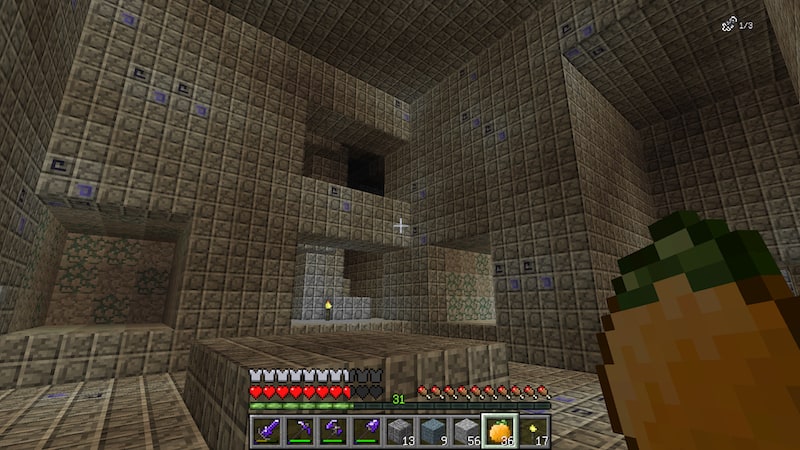Select the purple sword hotbar slot

click(x=267, y=430)
